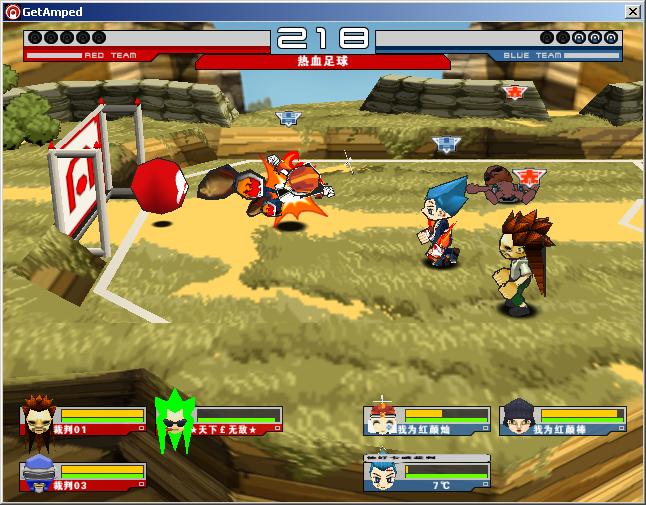Select the 裁判01 player panel
The image size is (646, 505).
coord(84,421)
